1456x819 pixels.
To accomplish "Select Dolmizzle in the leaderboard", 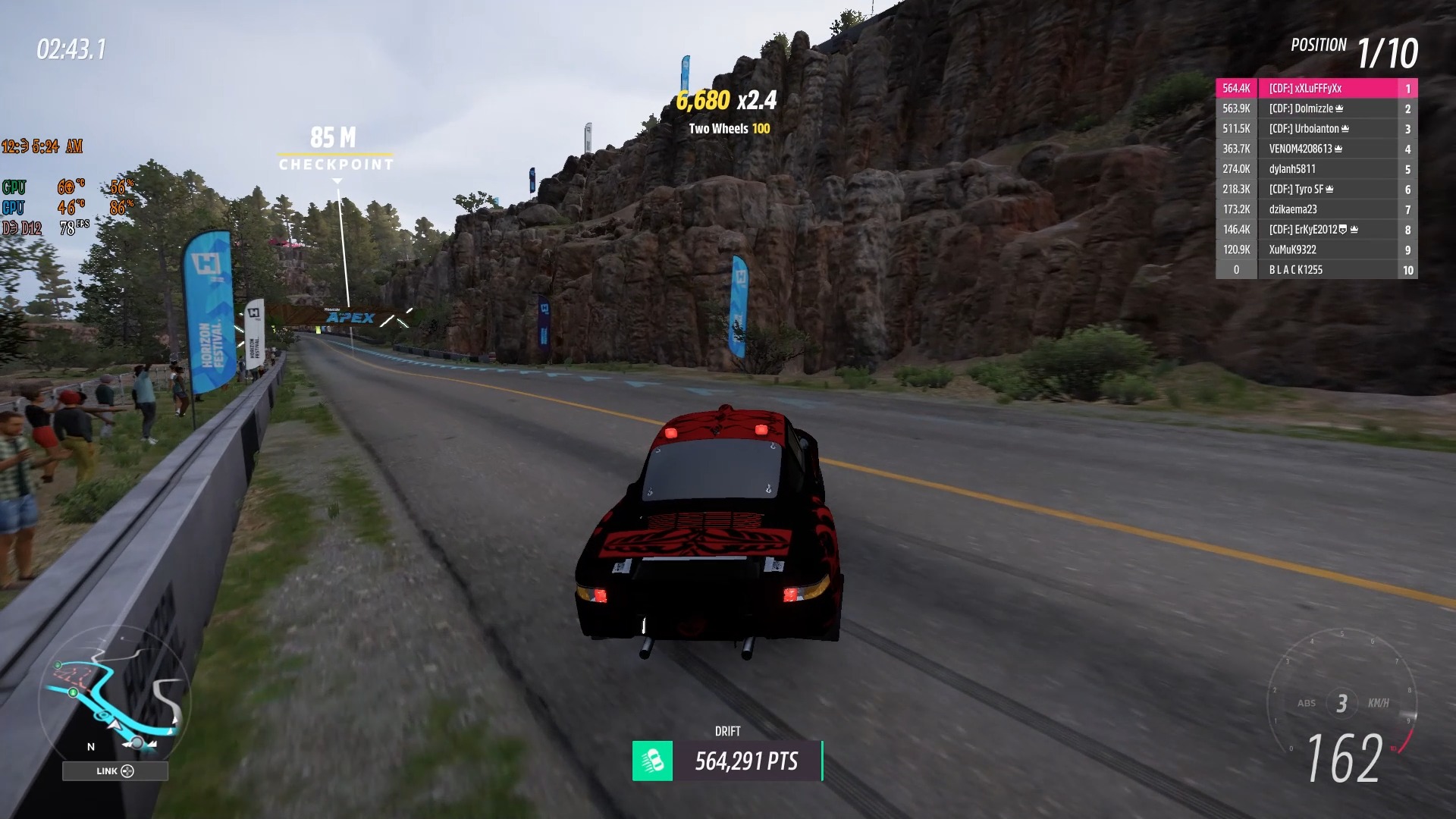I will pos(1316,108).
